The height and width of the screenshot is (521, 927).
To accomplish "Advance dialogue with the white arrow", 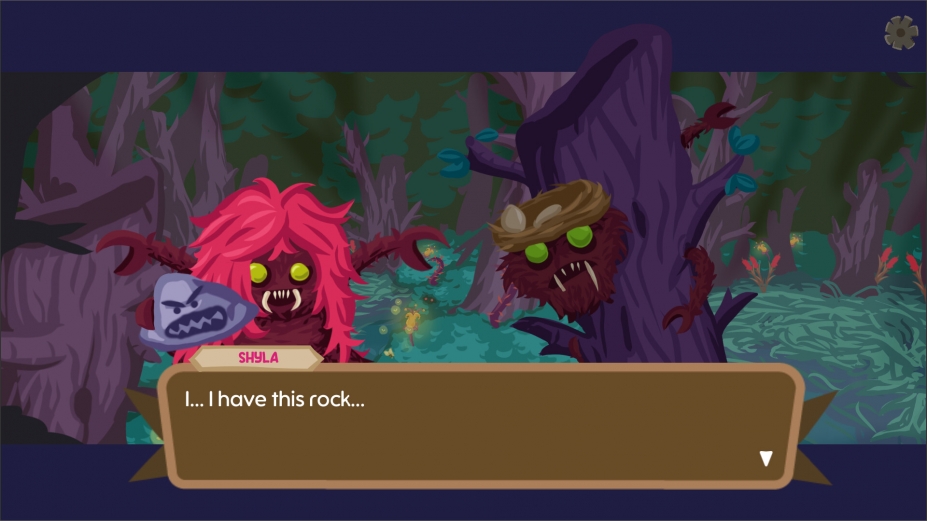I will 766,459.
